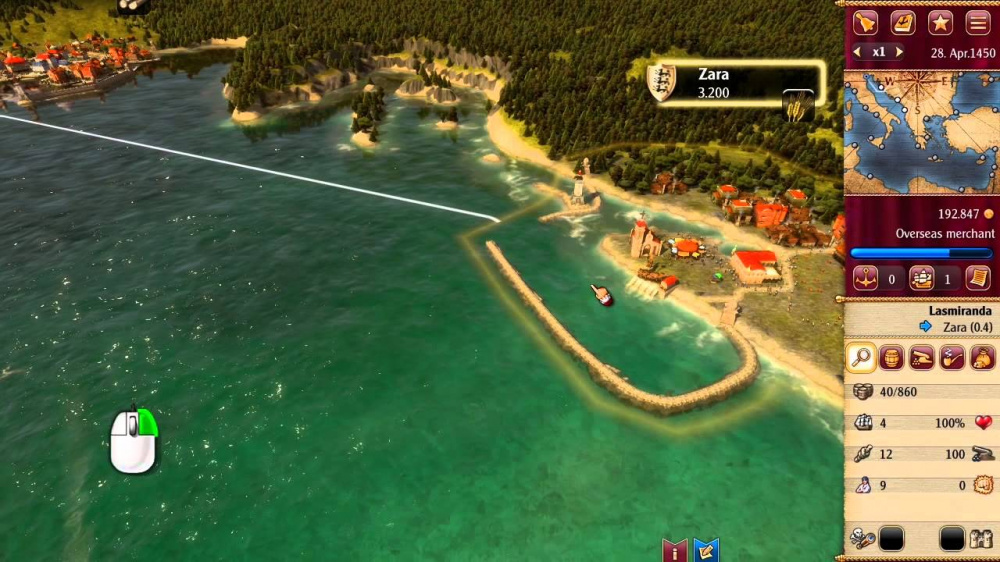Select the magnifying glass overview tab
The width and height of the screenshot is (1000, 562).
pyautogui.click(x=861, y=357)
